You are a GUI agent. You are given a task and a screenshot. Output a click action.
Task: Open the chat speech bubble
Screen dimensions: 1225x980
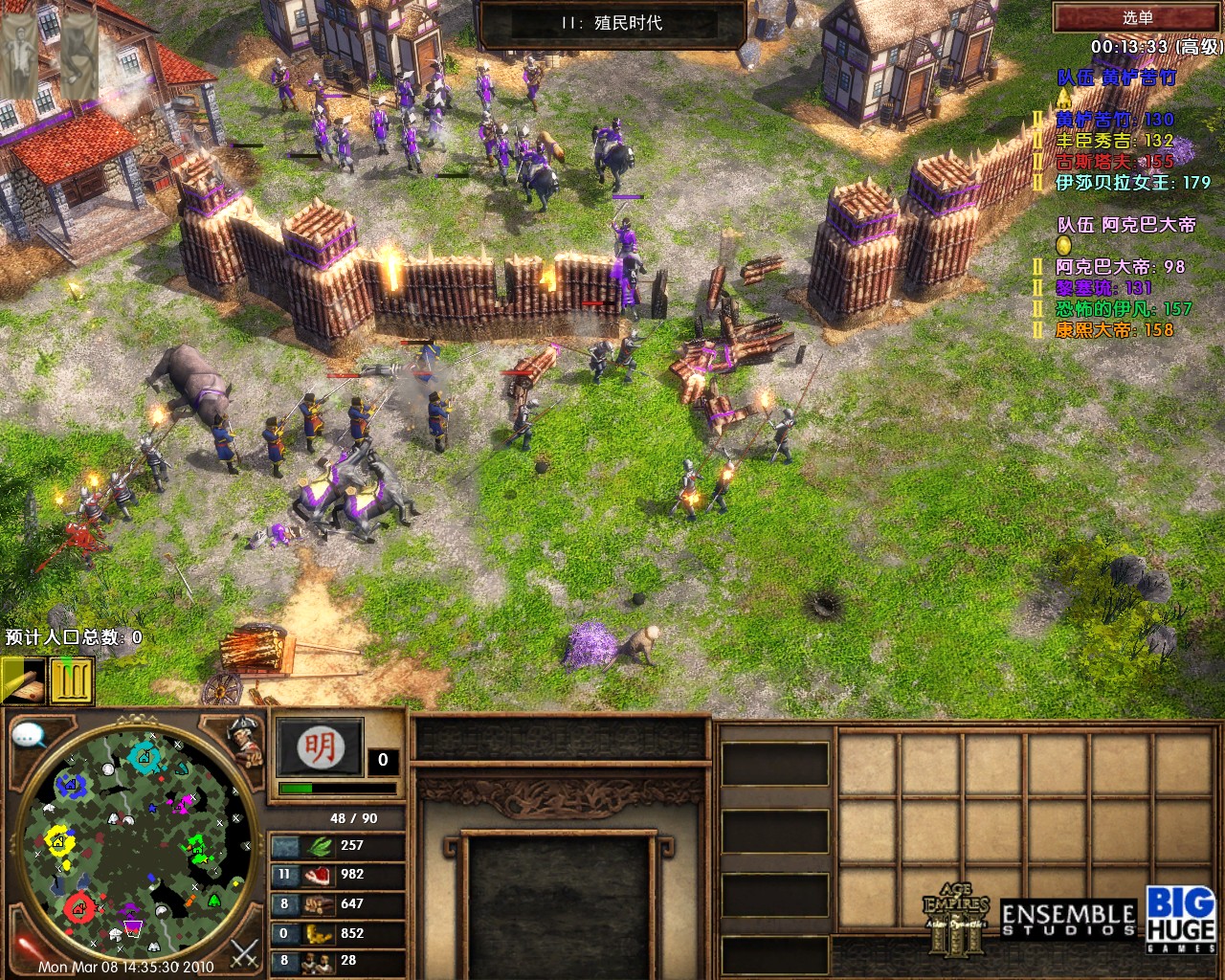click(x=30, y=735)
